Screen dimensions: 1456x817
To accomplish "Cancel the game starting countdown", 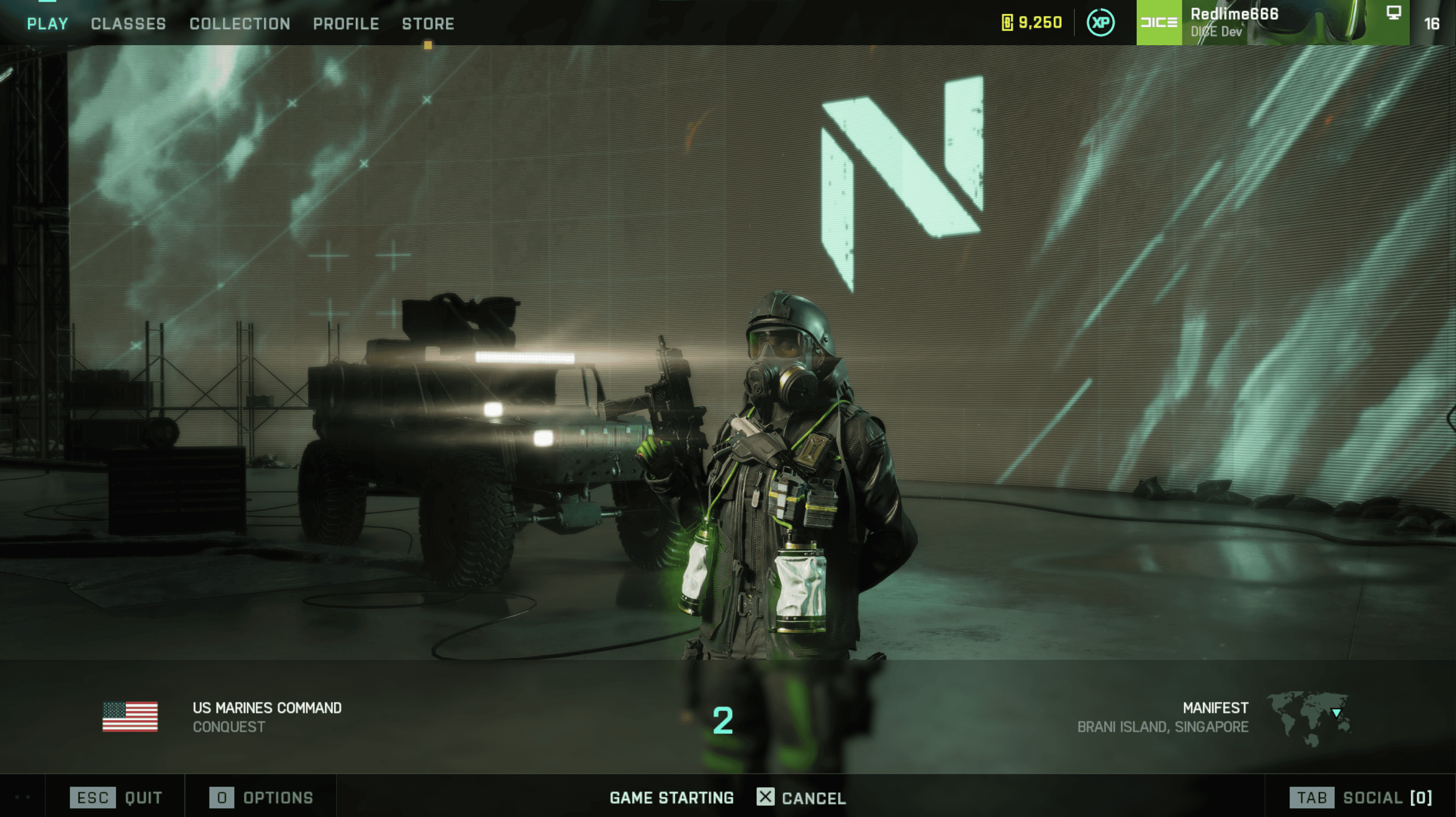I will [x=801, y=798].
